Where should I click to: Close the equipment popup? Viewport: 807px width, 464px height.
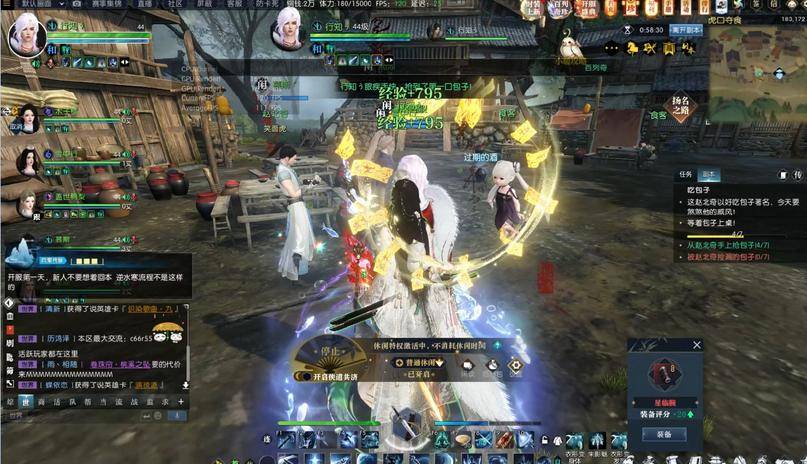click(697, 345)
